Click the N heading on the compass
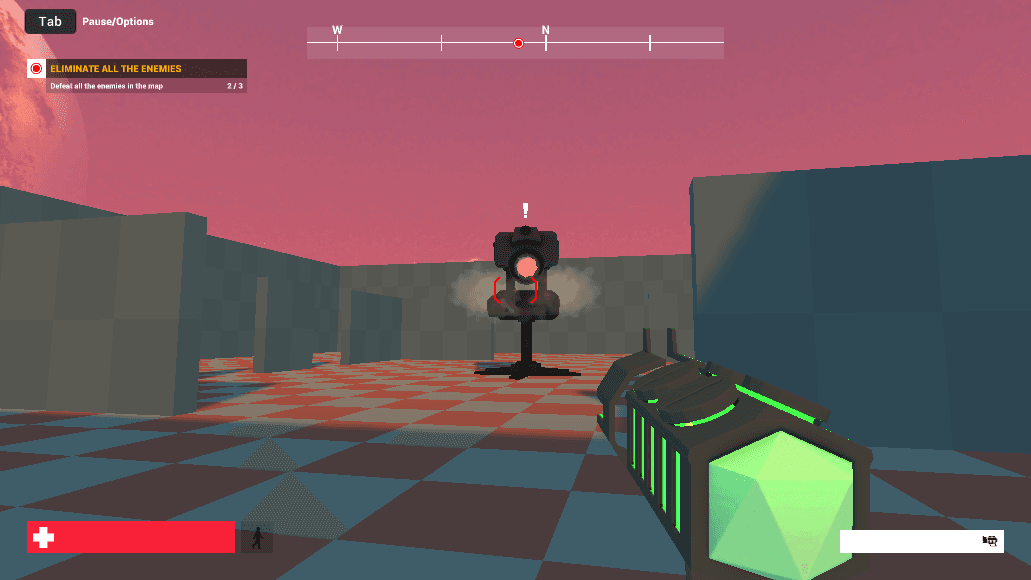 tap(546, 31)
